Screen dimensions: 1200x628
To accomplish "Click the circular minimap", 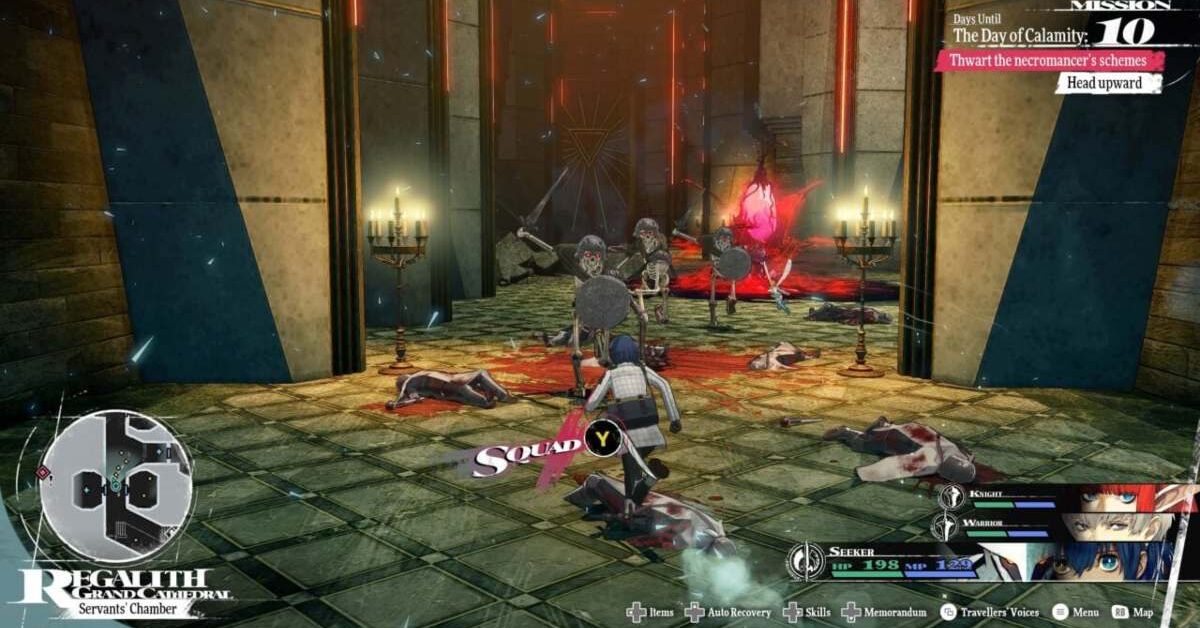I will 117,486.
